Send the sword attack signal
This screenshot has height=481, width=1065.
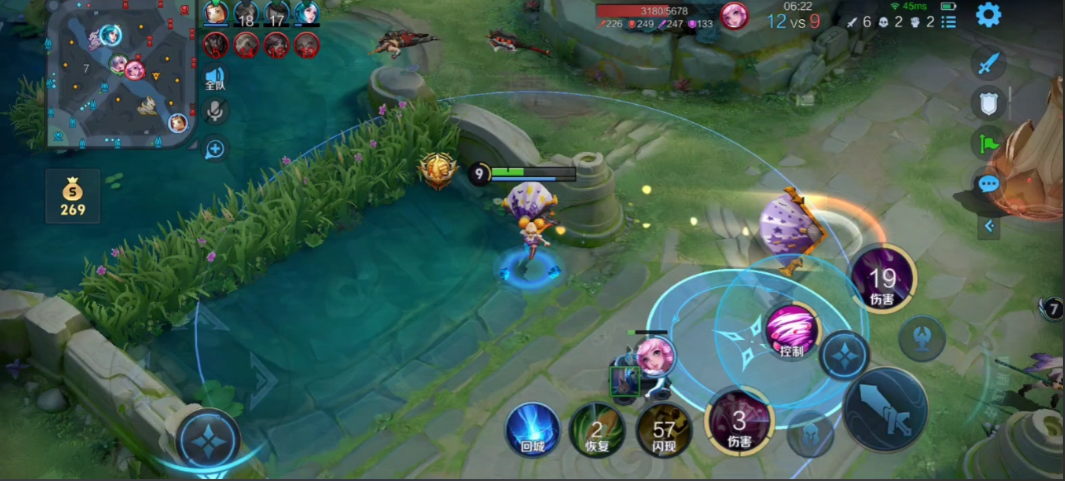point(988,64)
